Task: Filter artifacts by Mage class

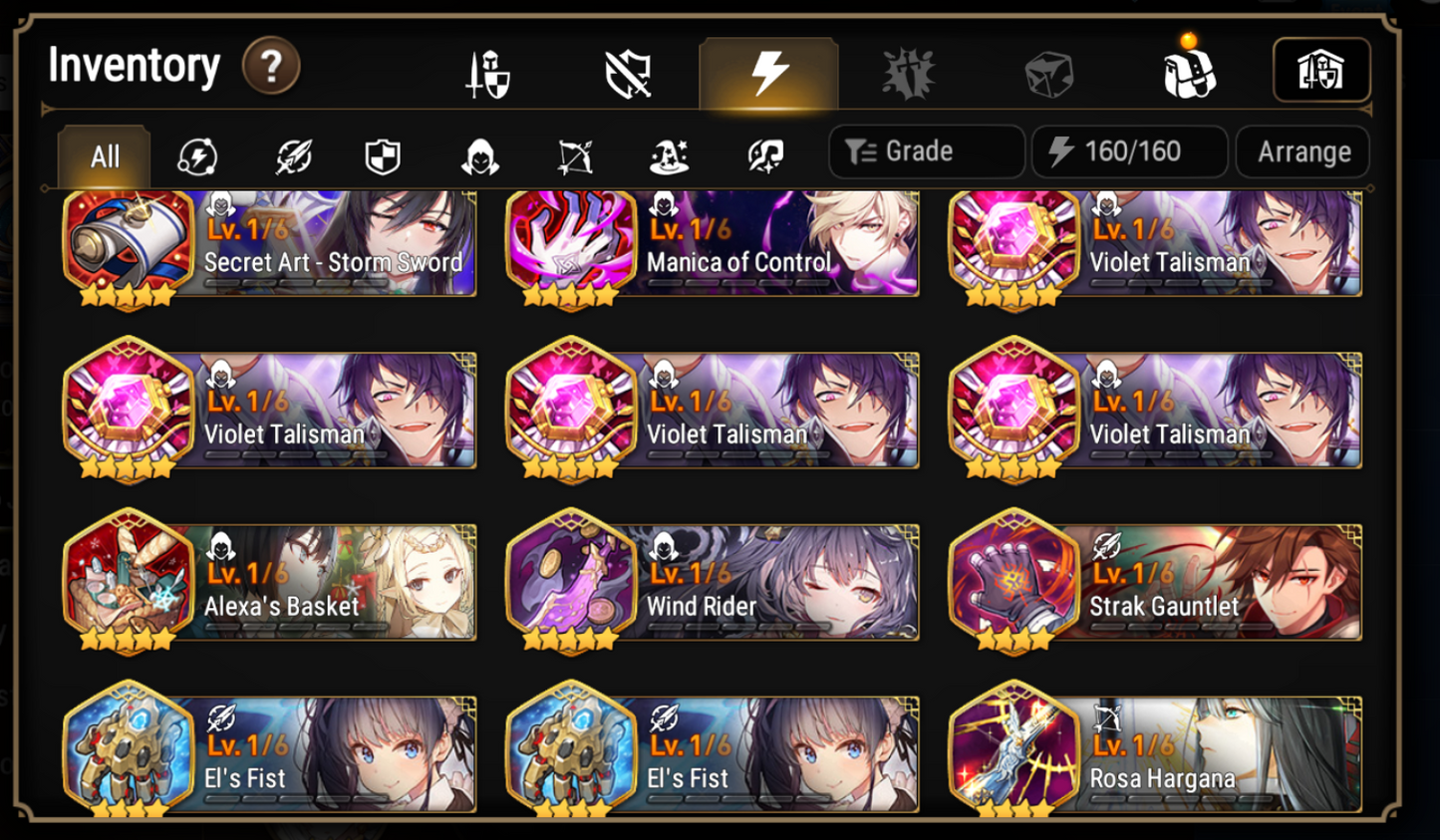Action: point(670,156)
